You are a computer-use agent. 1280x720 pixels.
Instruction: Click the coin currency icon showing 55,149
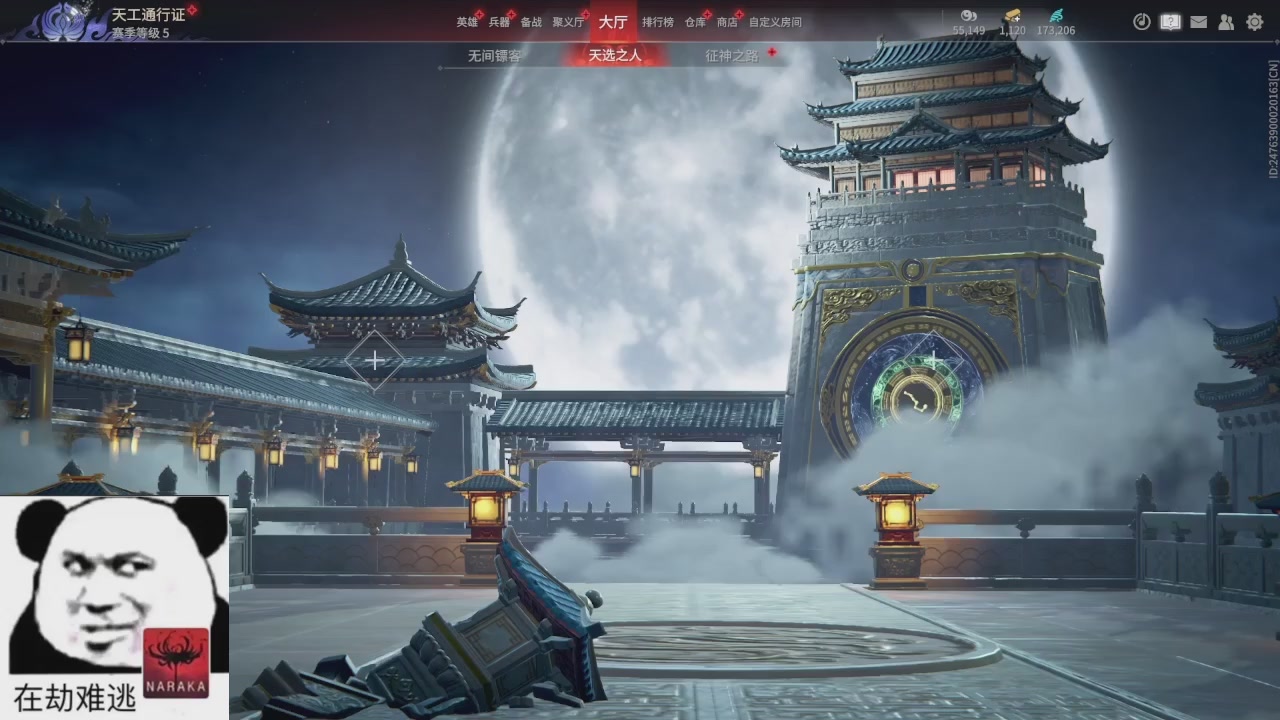tap(967, 16)
